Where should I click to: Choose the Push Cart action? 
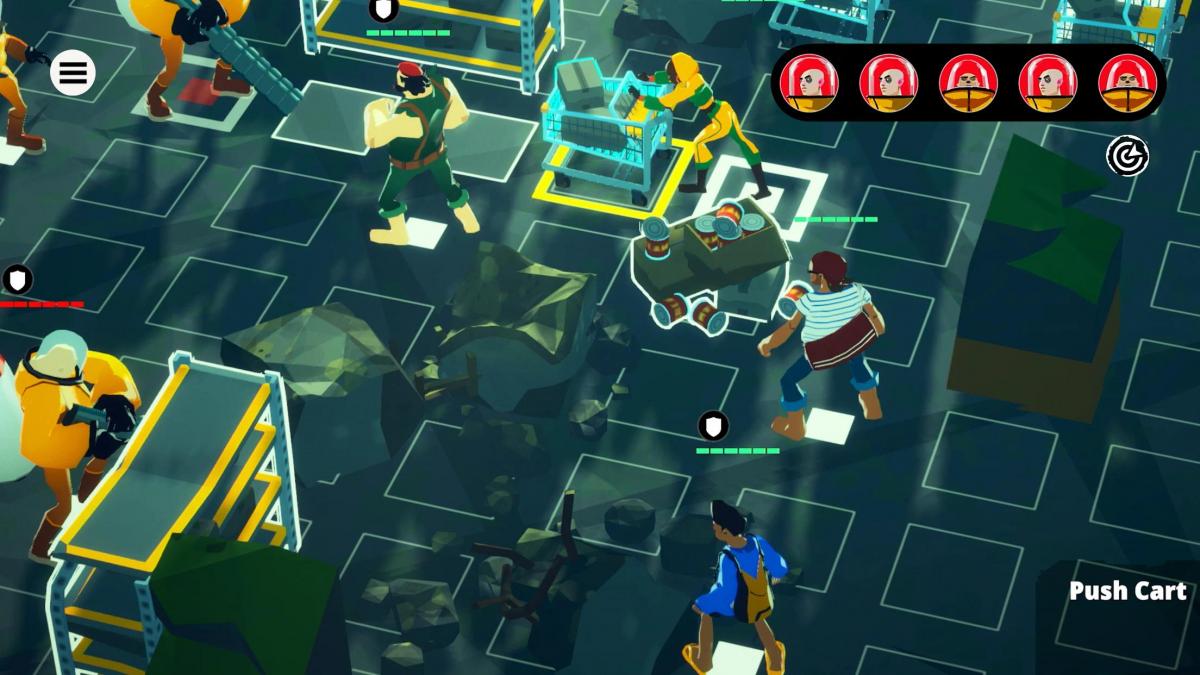pos(1127,591)
